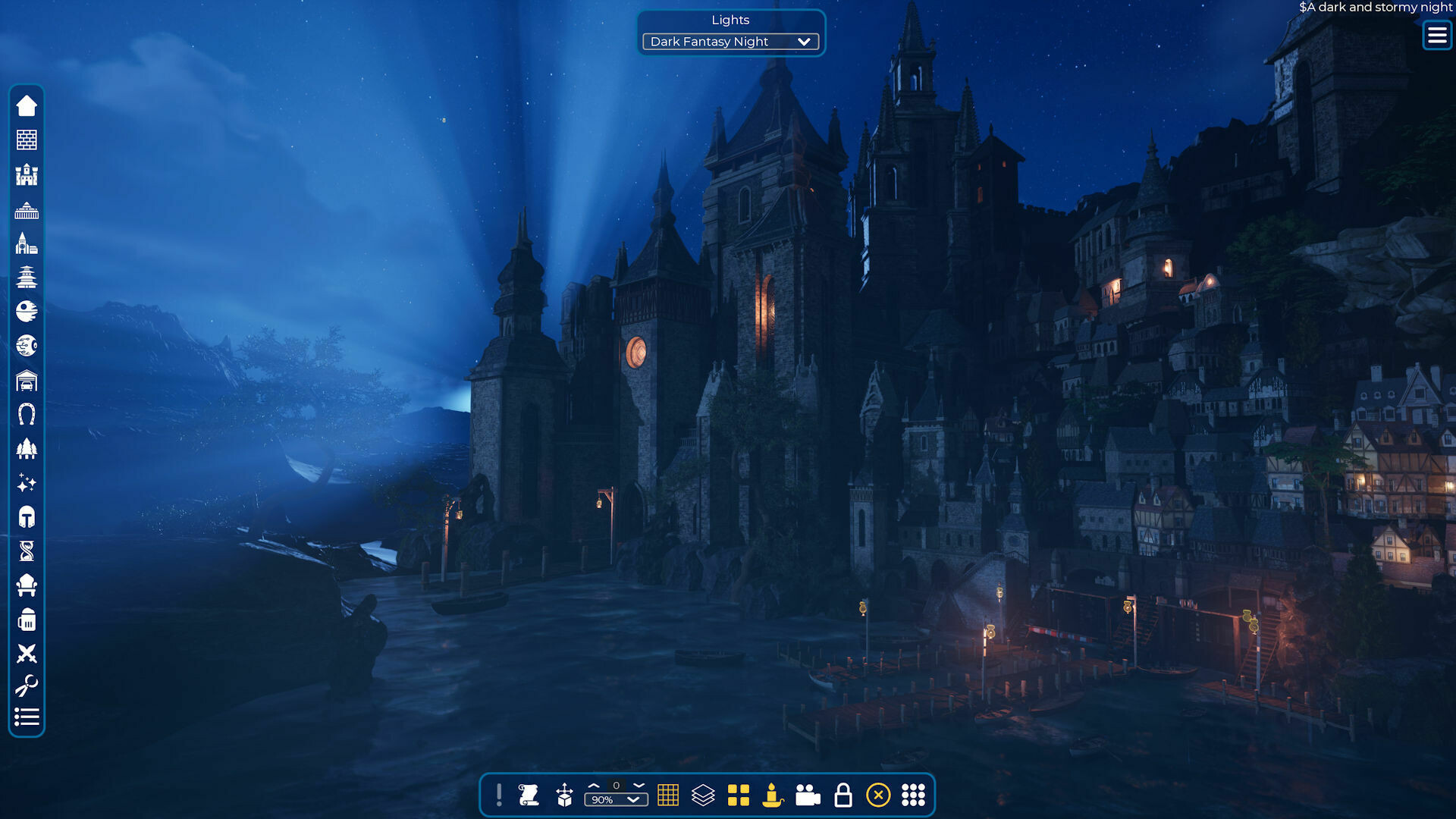The width and height of the screenshot is (1456, 819).
Task: Click the home button on the sidebar
Action: (27, 106)
